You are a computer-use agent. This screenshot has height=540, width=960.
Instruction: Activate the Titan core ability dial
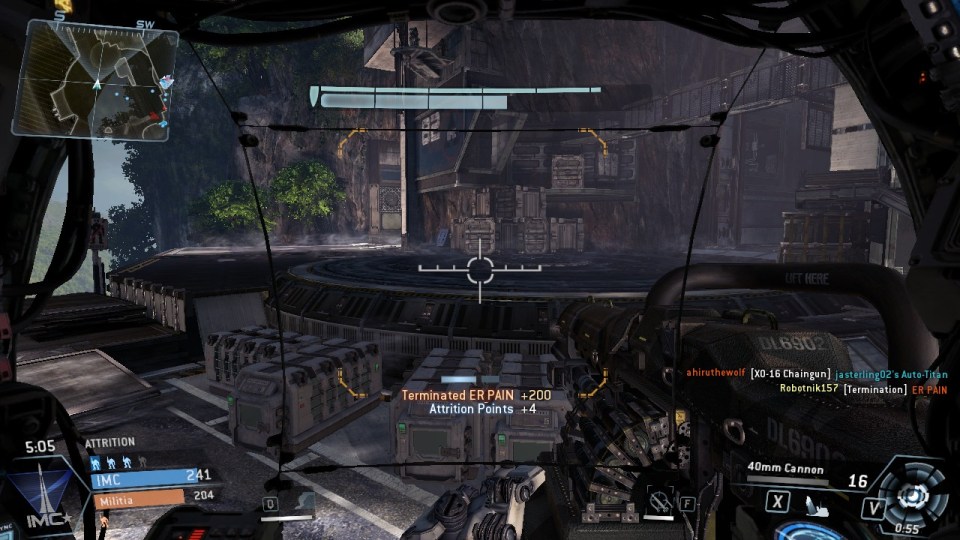[x=914, y=493]
